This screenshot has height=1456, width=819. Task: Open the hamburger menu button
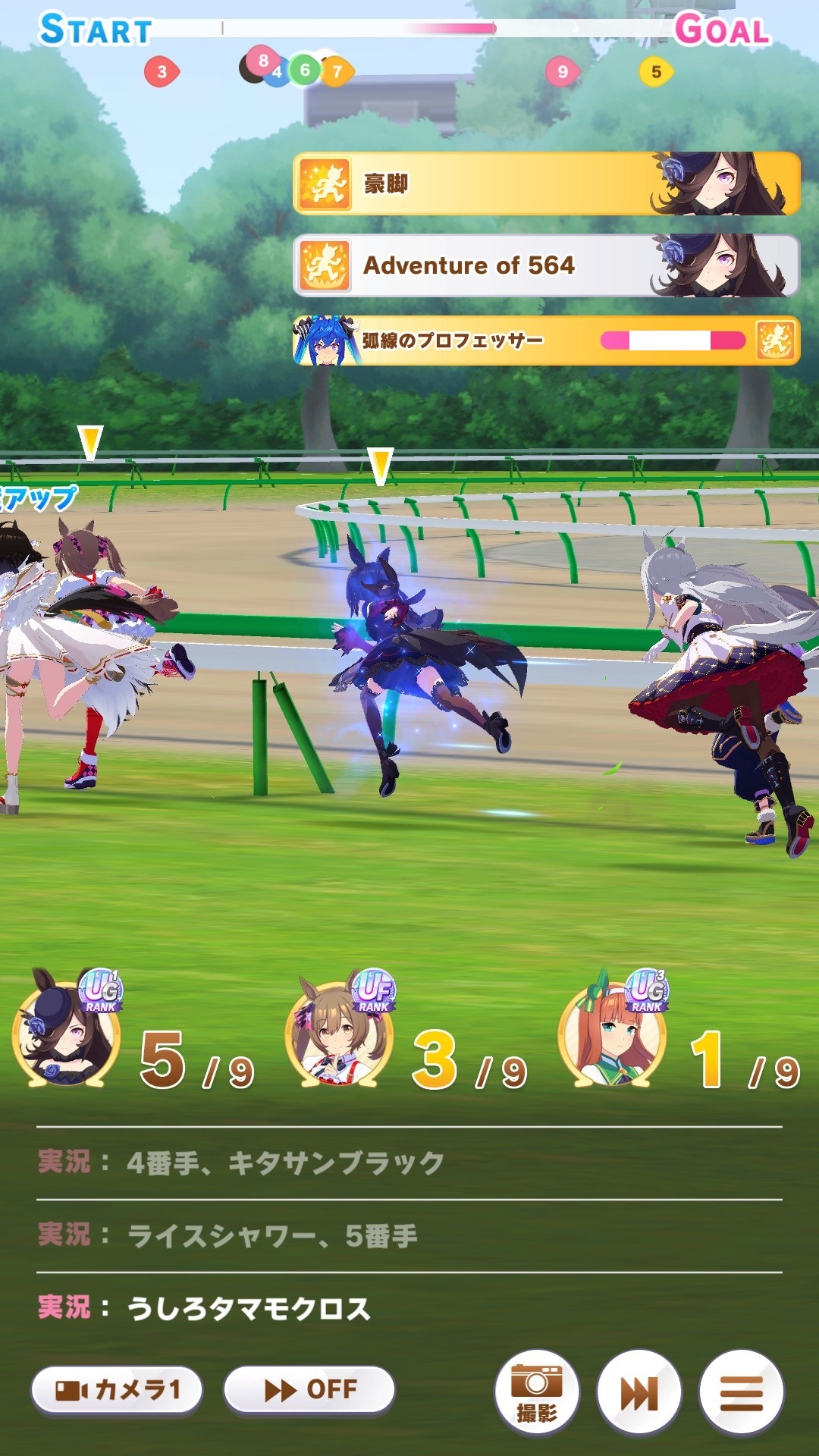(741, 1392)
